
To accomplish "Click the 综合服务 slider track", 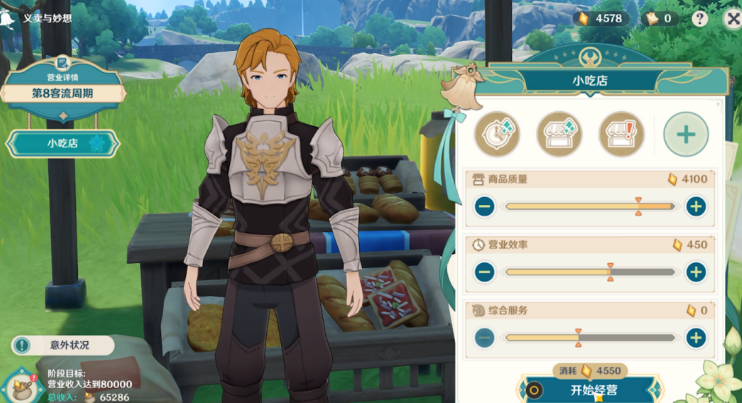I will click(590, 338).
